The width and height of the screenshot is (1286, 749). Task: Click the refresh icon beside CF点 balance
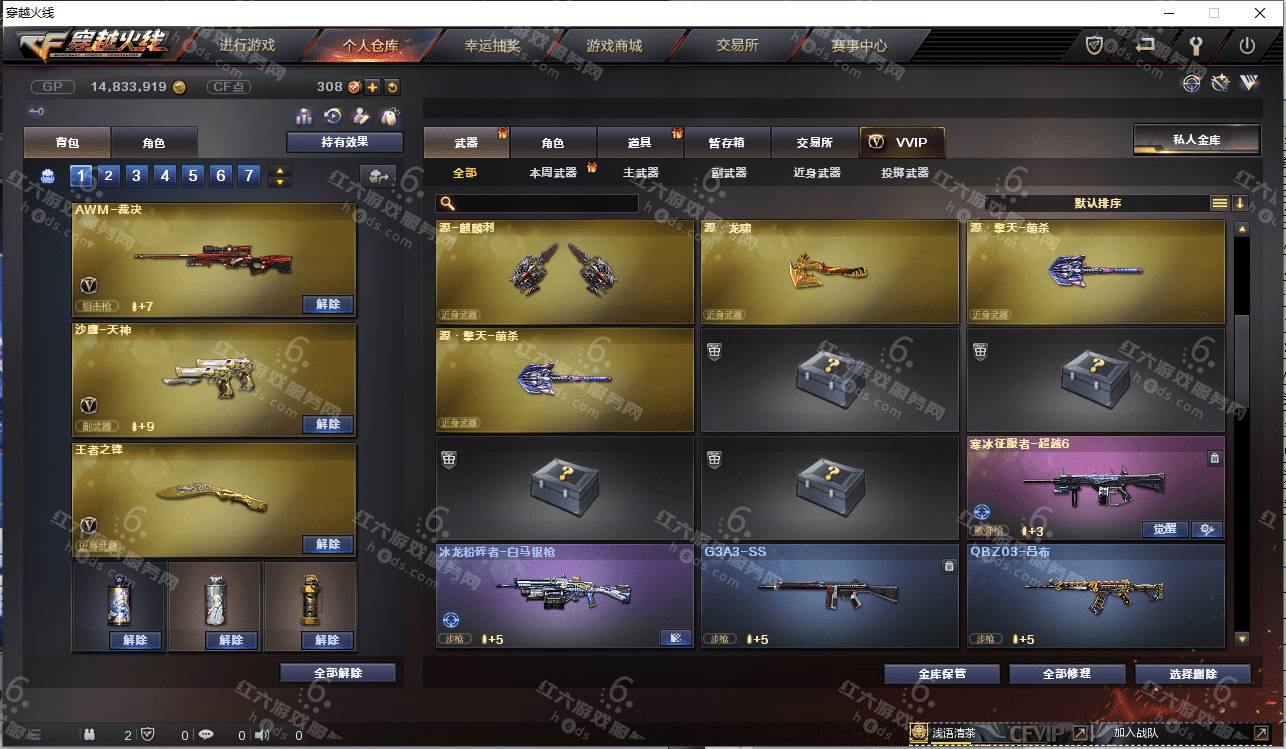click(x=392, y=88)
